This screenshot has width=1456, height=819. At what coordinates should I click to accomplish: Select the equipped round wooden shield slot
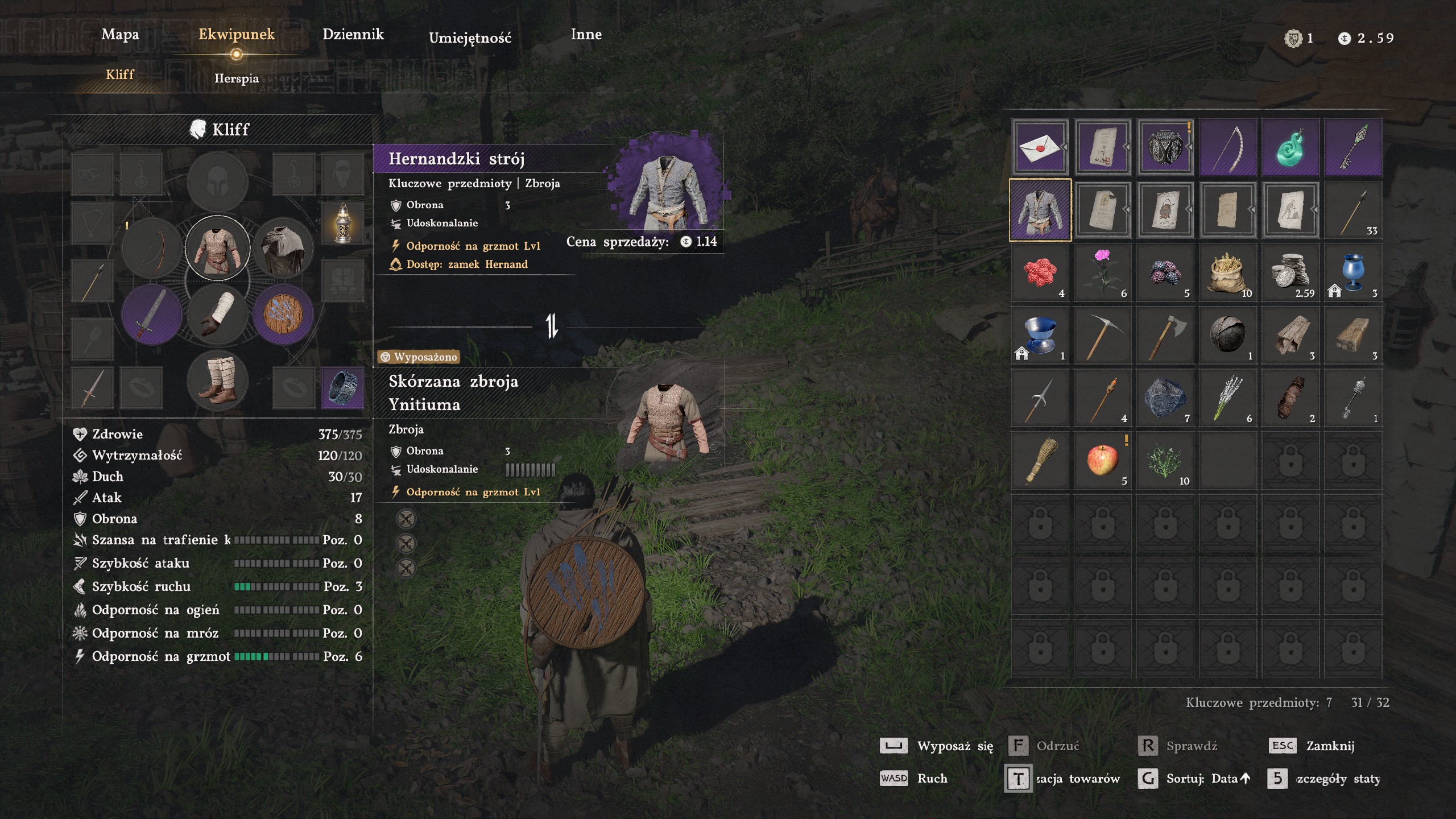pyautogui.click(x=283, y=314)
